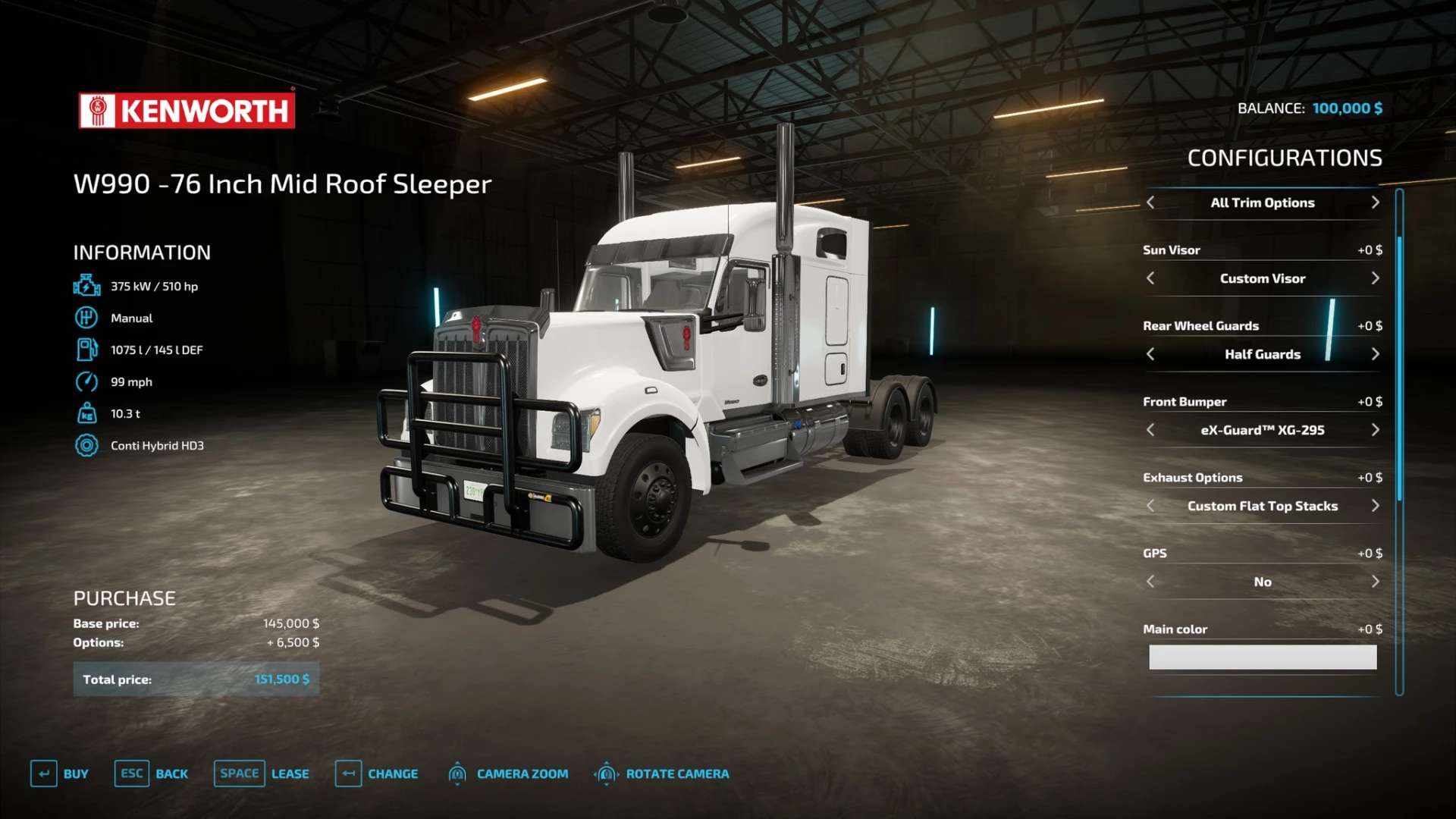1456x819 pixels.
Task: Go to previous Rear Wheel Guards option
Action: click(1150, 354)
